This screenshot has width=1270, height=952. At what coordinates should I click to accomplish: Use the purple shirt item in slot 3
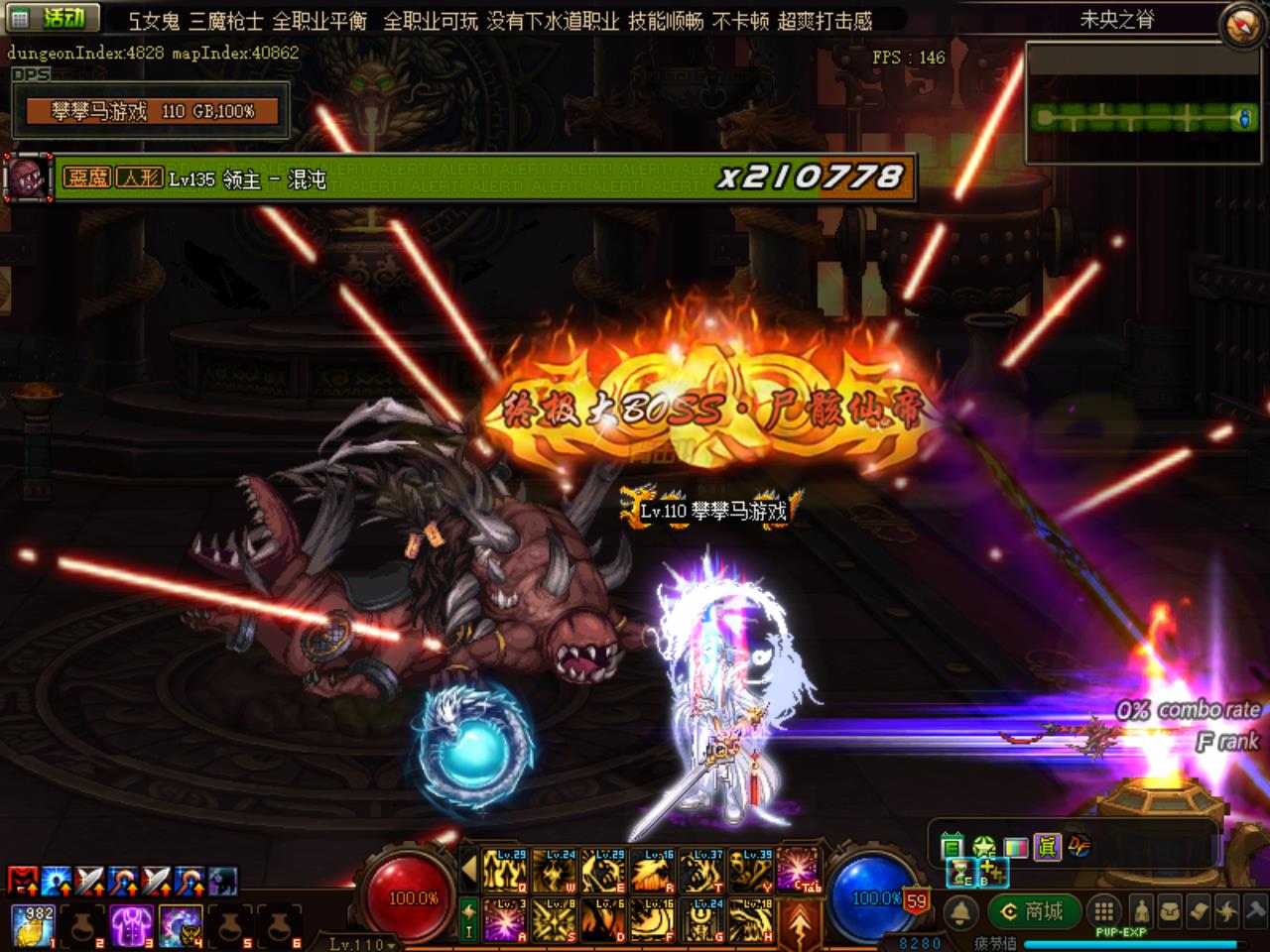[x=130, y=925]
